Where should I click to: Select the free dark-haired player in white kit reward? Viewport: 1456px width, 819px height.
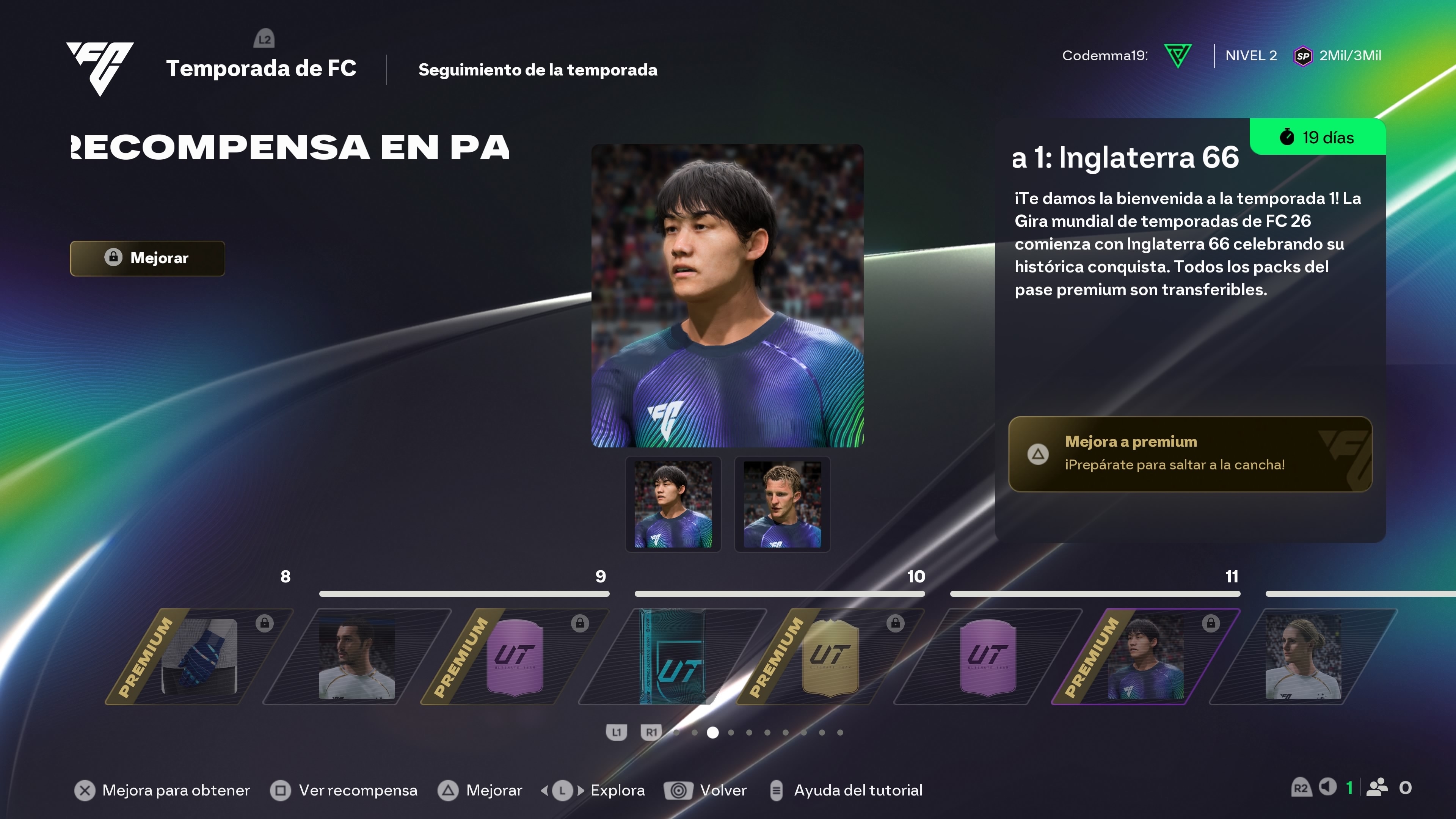coord(357,656)
